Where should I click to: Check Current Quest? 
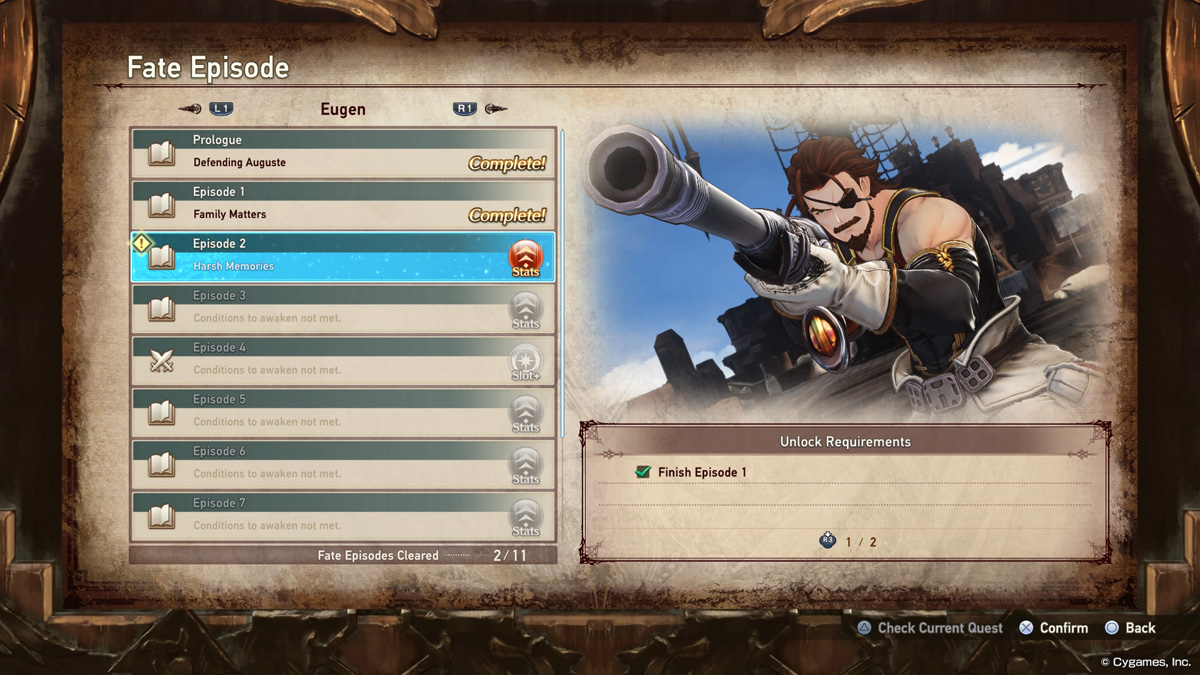tap(930, 628)
